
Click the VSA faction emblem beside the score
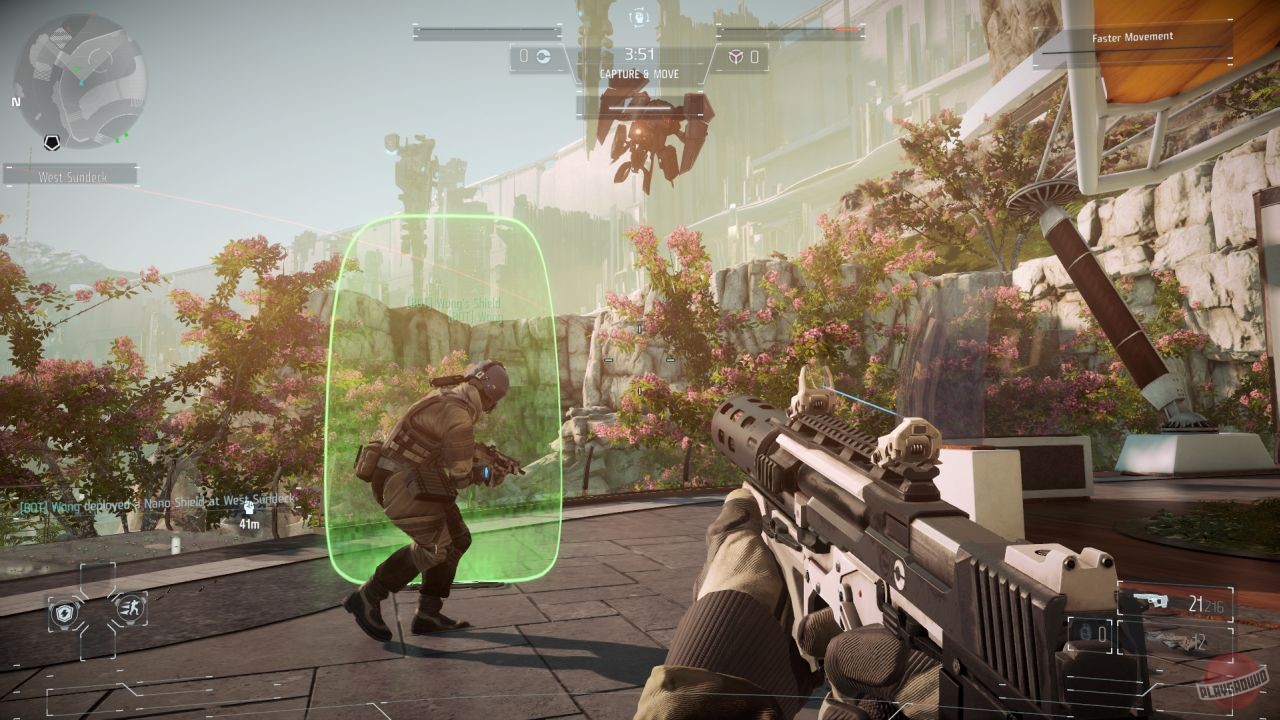click(x=544, y=57)
